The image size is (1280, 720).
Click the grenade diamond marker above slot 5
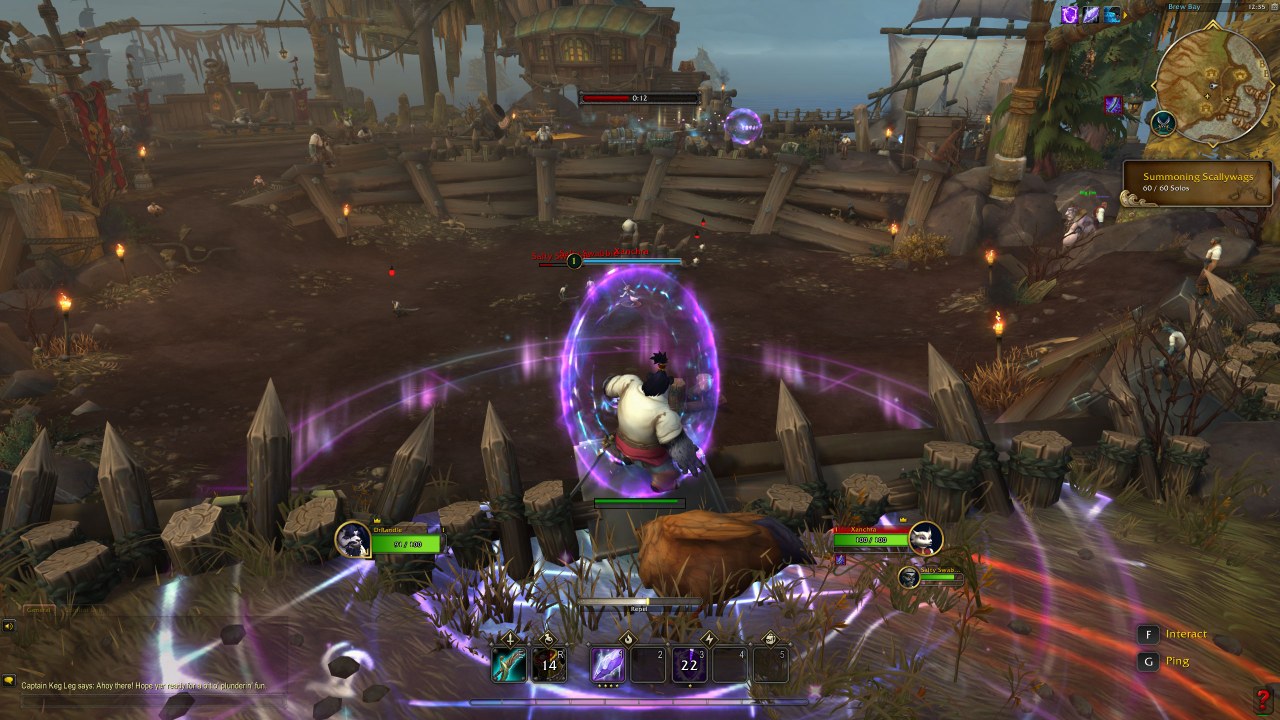pyautogui.click(x=770, y=639)
